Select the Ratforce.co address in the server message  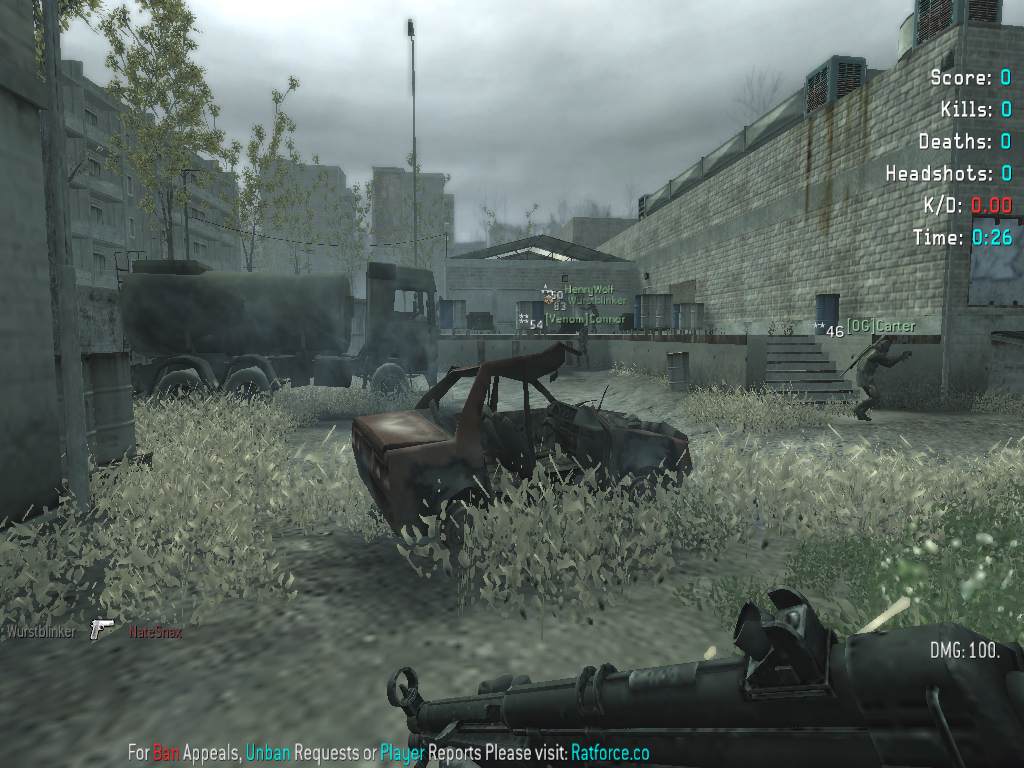[x=610, y=752]
